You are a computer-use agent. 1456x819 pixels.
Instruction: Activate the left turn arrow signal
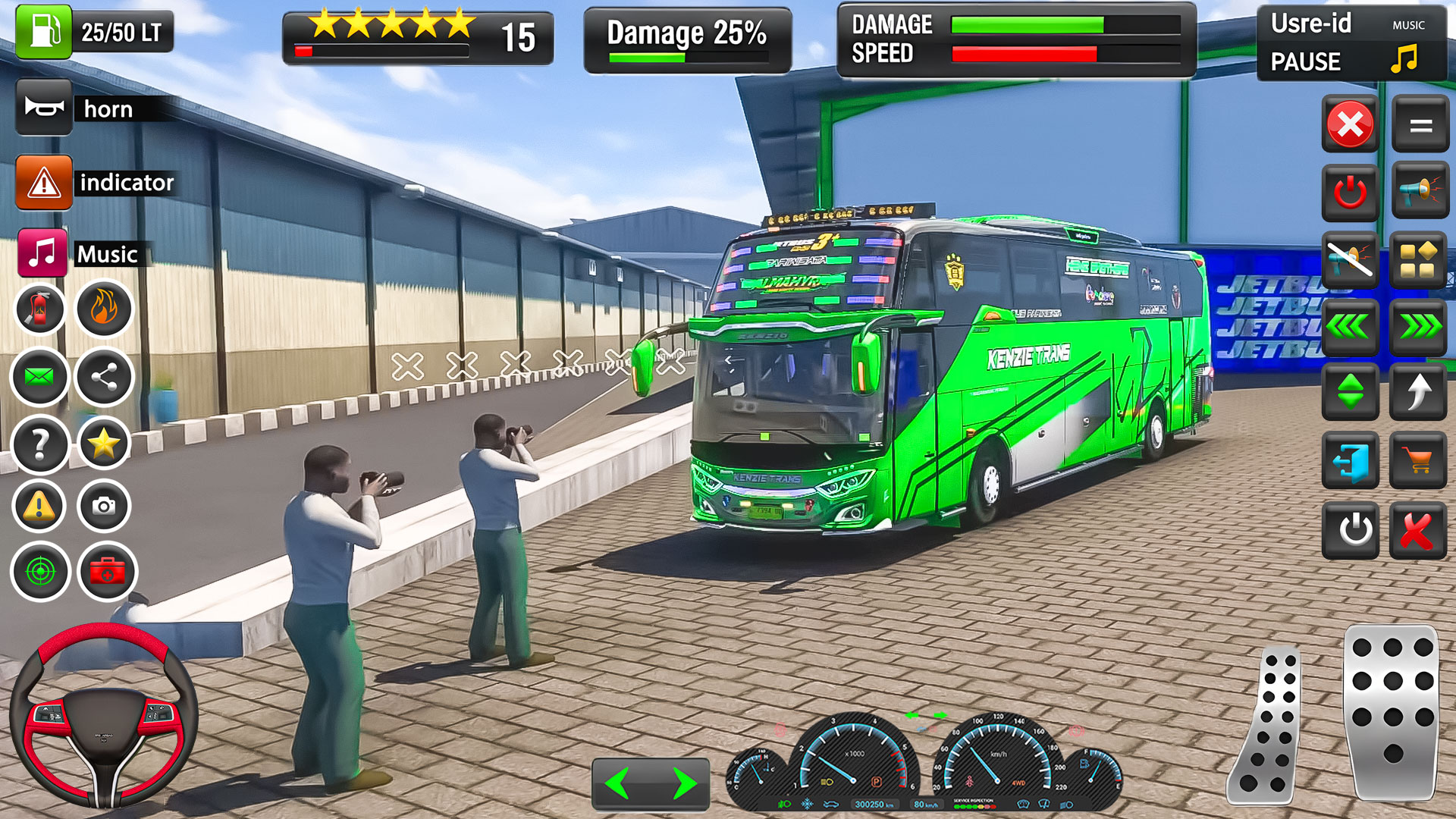point(619,783)
